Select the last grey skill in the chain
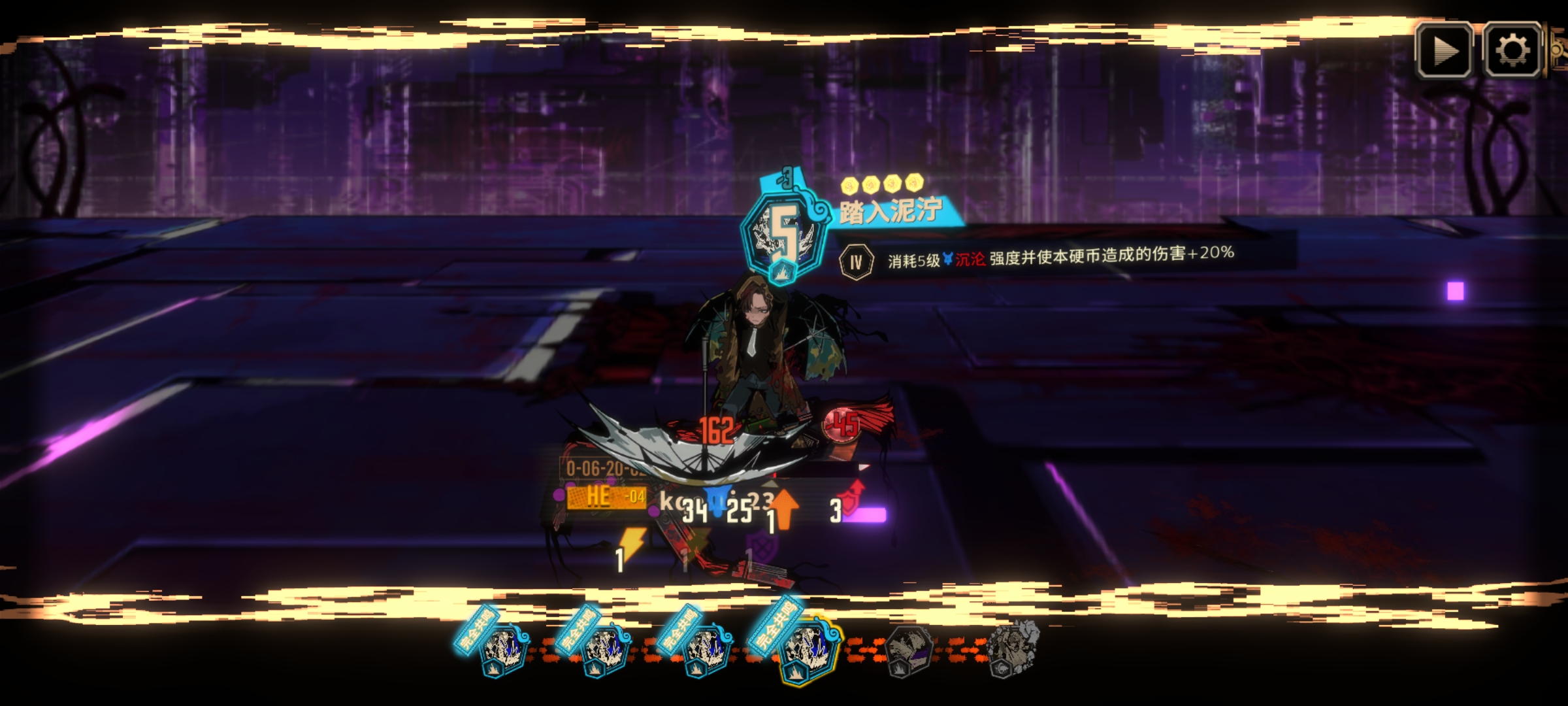Screen dimensions: 1568x706 [x=1011, y=648]
